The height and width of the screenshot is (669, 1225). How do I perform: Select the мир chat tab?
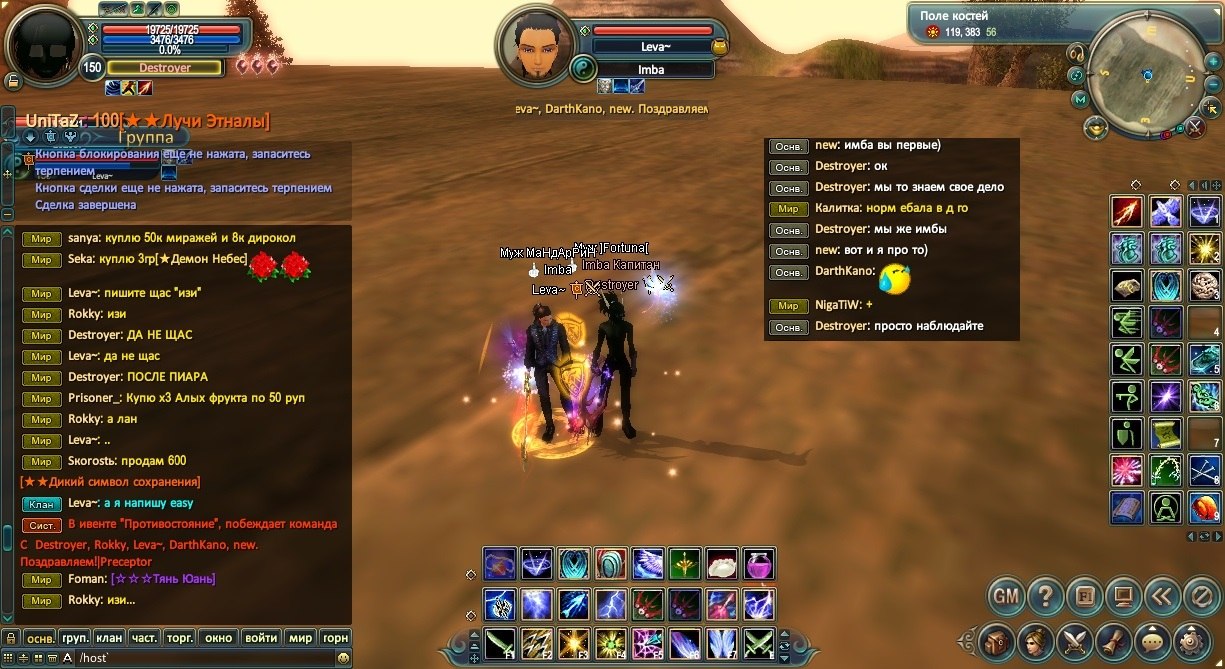(300, 637)
